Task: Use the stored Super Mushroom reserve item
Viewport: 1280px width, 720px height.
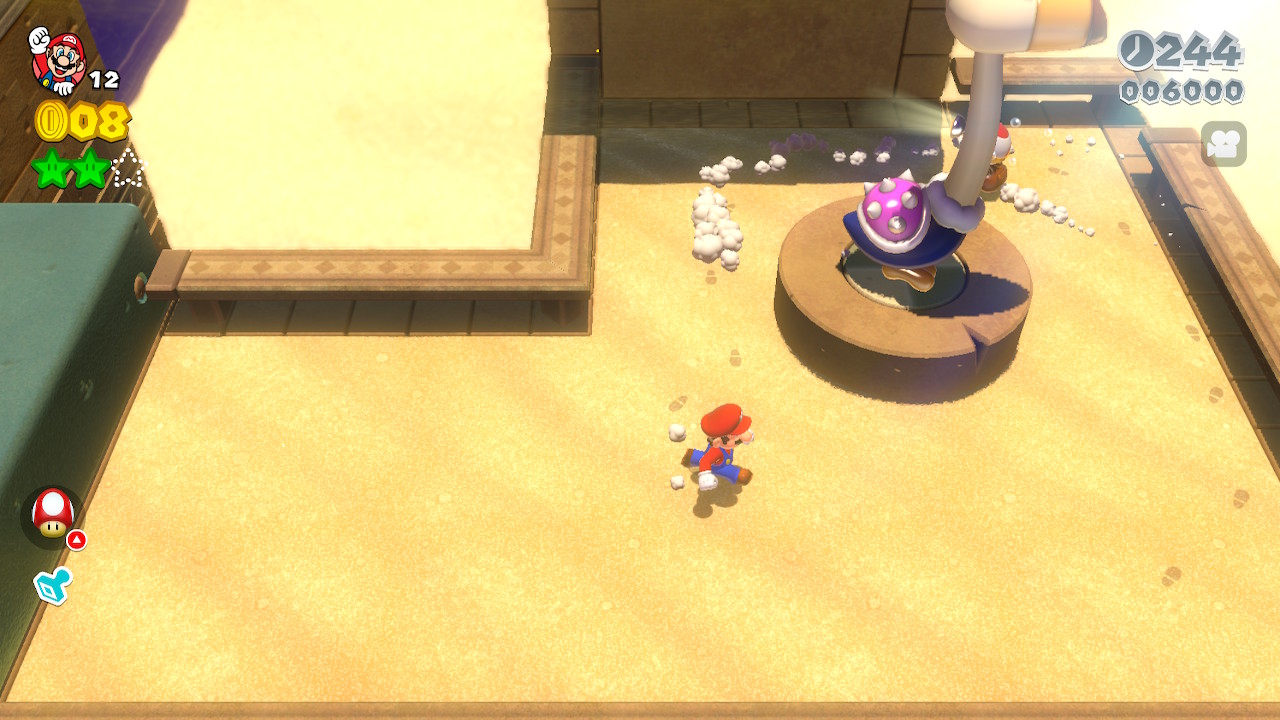Action: point(52,514)
